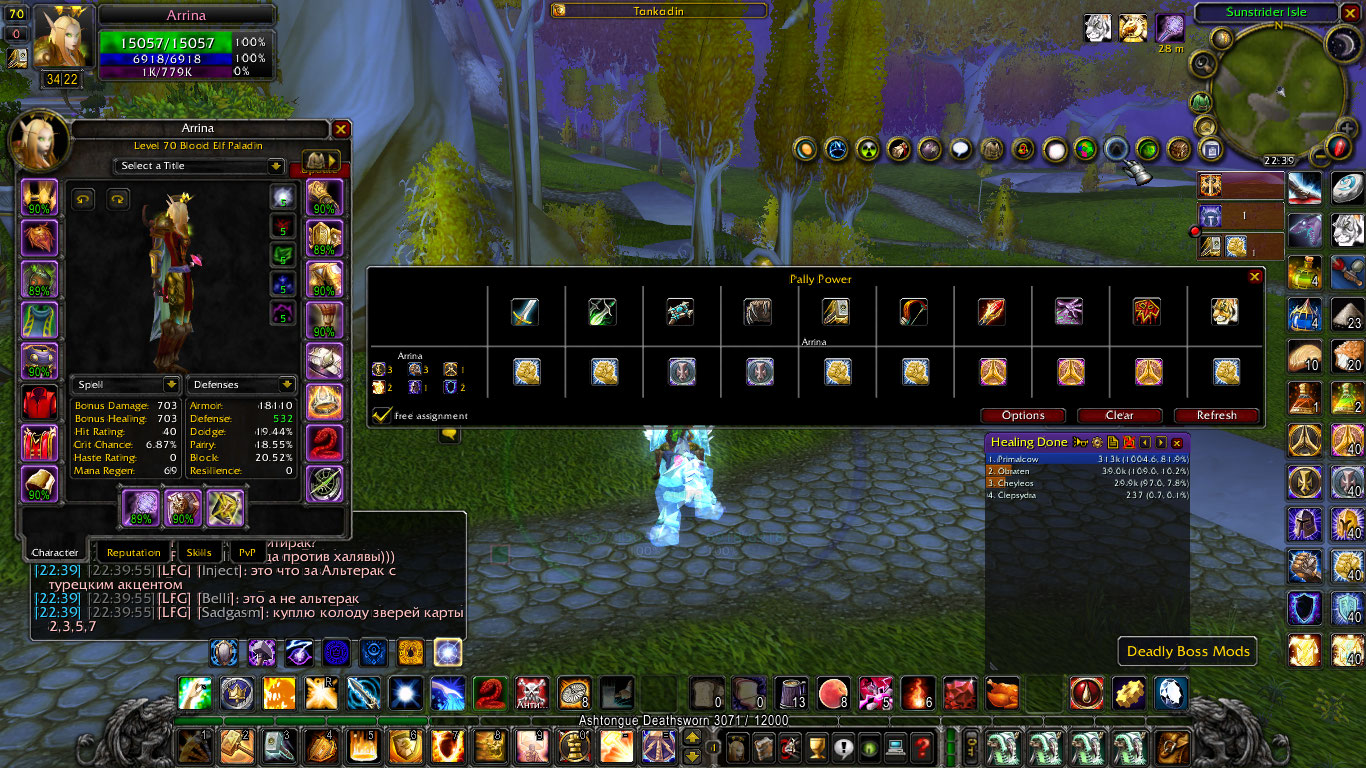The height and width of the screenshot is (768, 1366).
Task: Close the Healing Done meter window
Action: tap(1177, 442)
